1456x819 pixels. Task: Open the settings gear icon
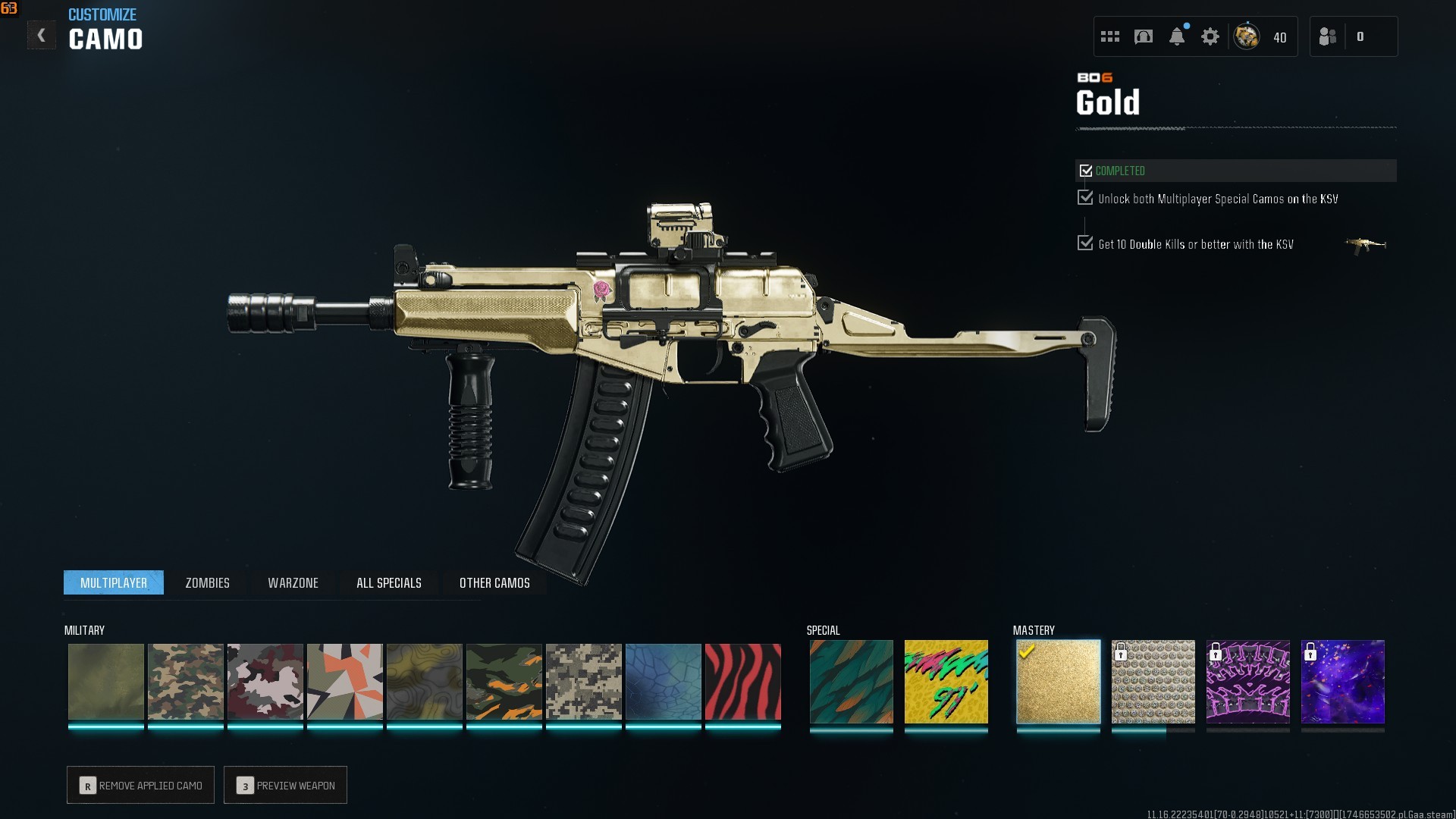1210,36
